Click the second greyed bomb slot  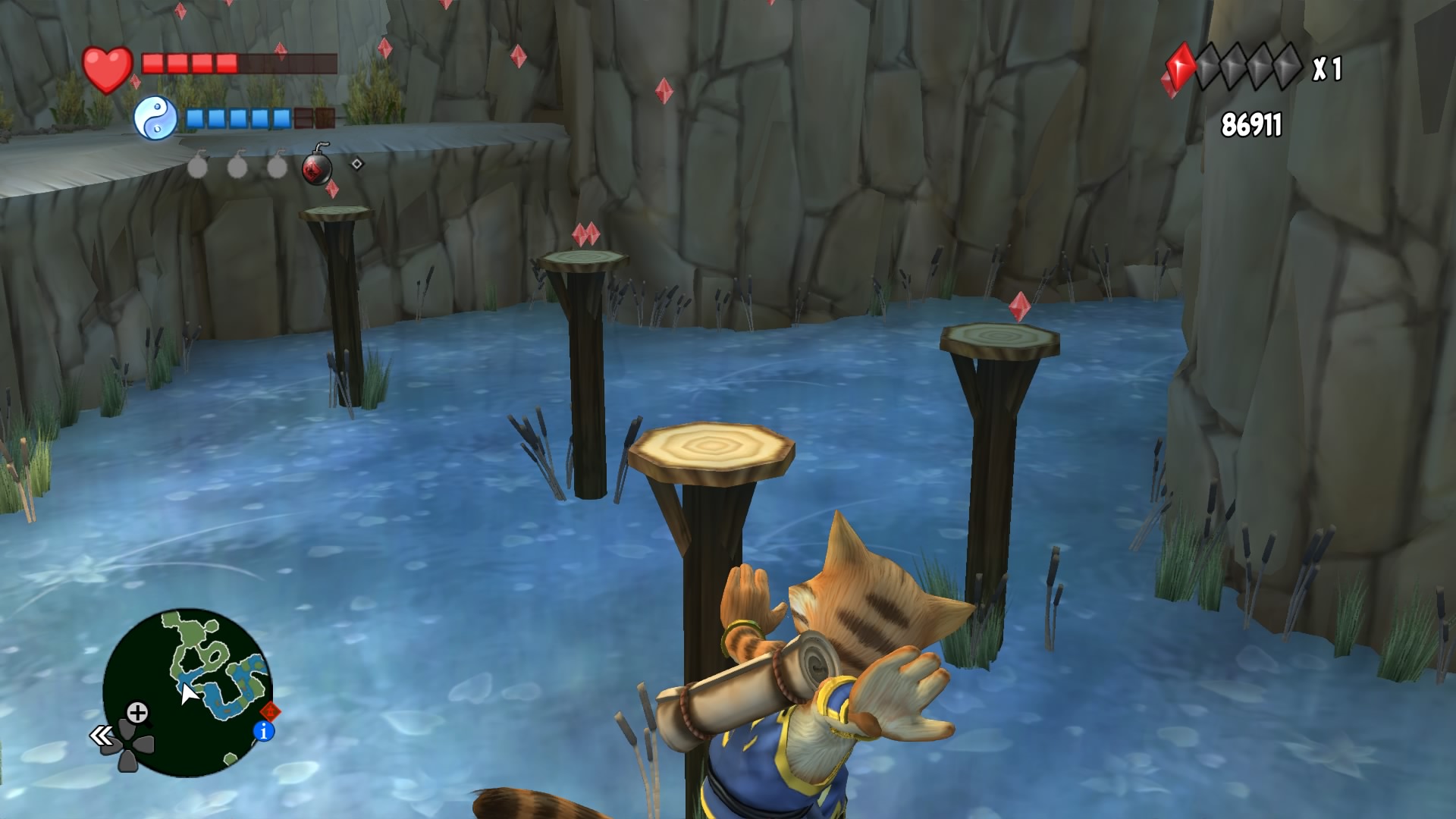click(x=237, y=168)
